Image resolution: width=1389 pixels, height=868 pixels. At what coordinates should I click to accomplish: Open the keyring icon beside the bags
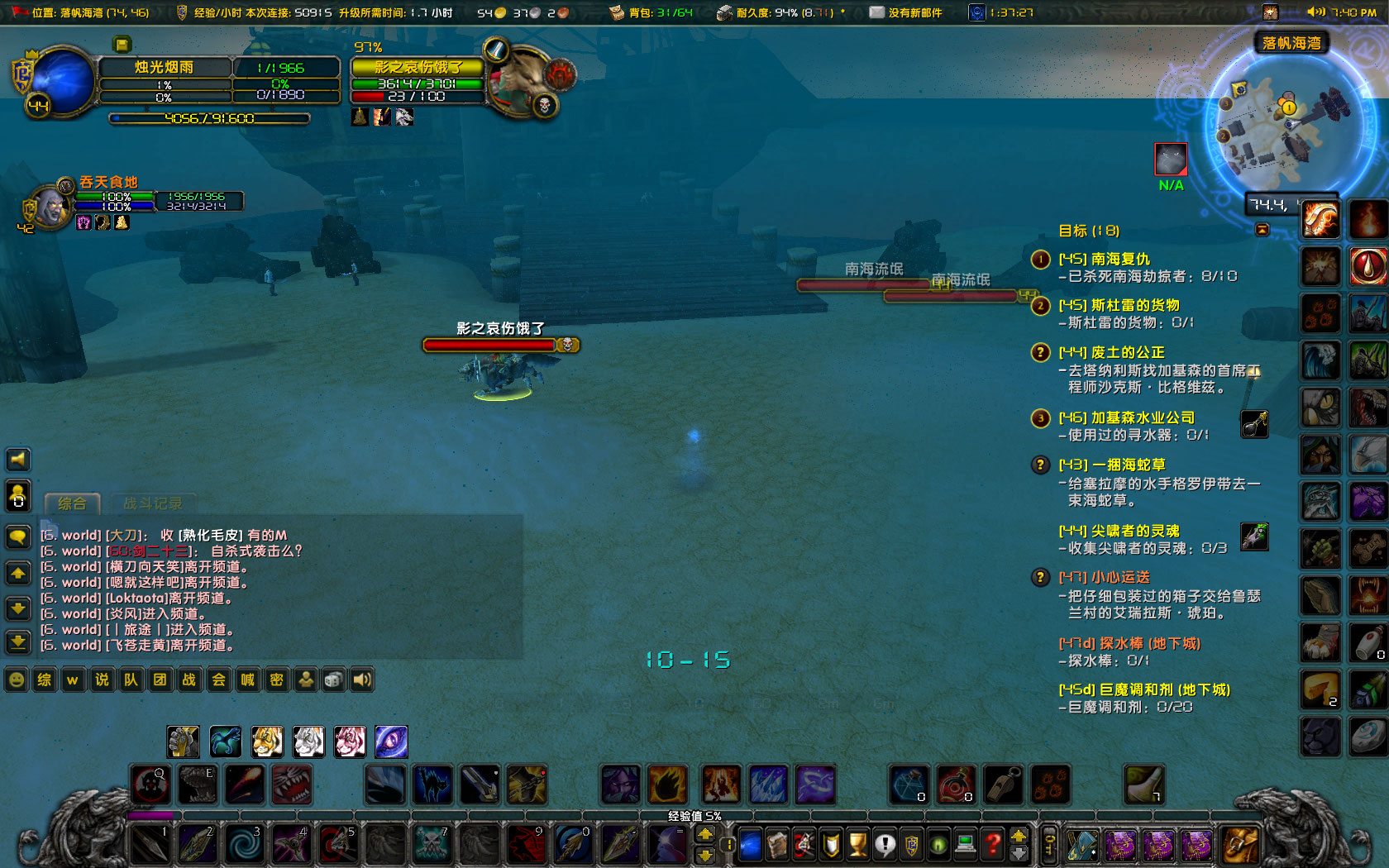(1048, 844)
